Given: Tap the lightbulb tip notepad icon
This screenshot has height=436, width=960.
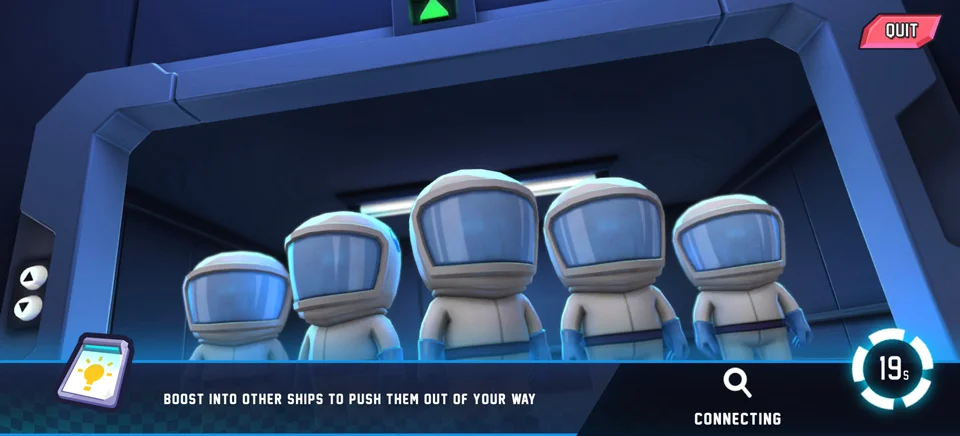Looking at the screenshot, I should tap(93, 372).
